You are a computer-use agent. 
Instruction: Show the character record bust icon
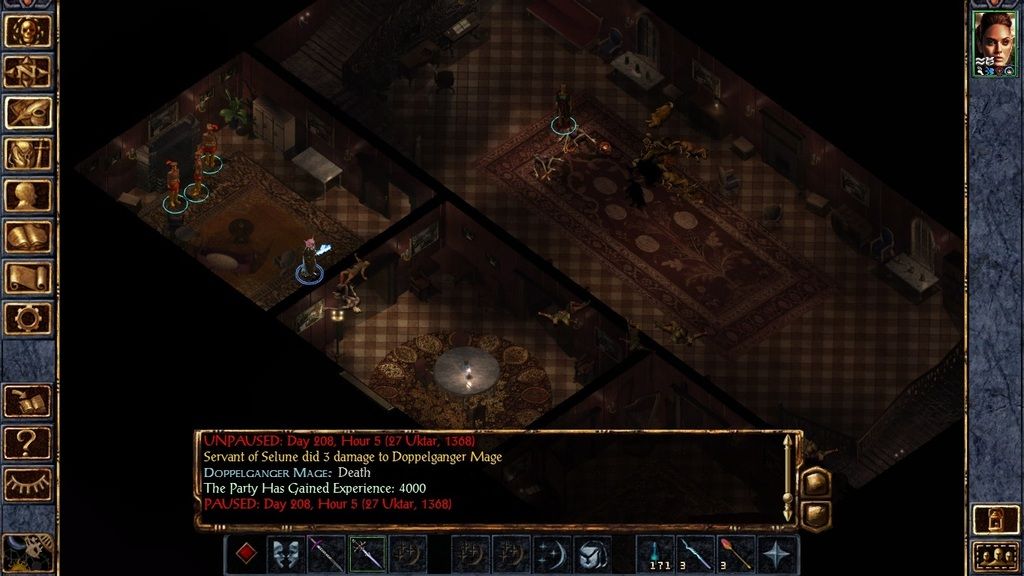pyautogui.click(x=28, y=195)
